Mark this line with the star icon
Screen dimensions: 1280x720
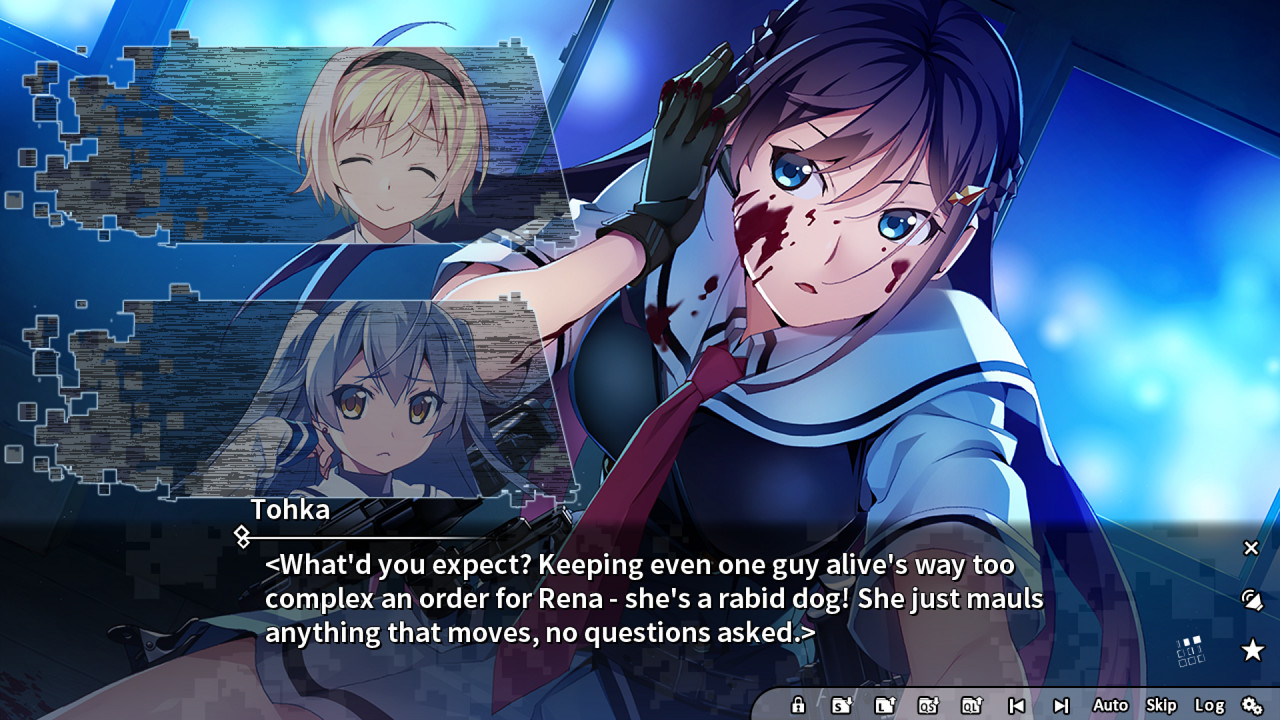coord(1252,651)
